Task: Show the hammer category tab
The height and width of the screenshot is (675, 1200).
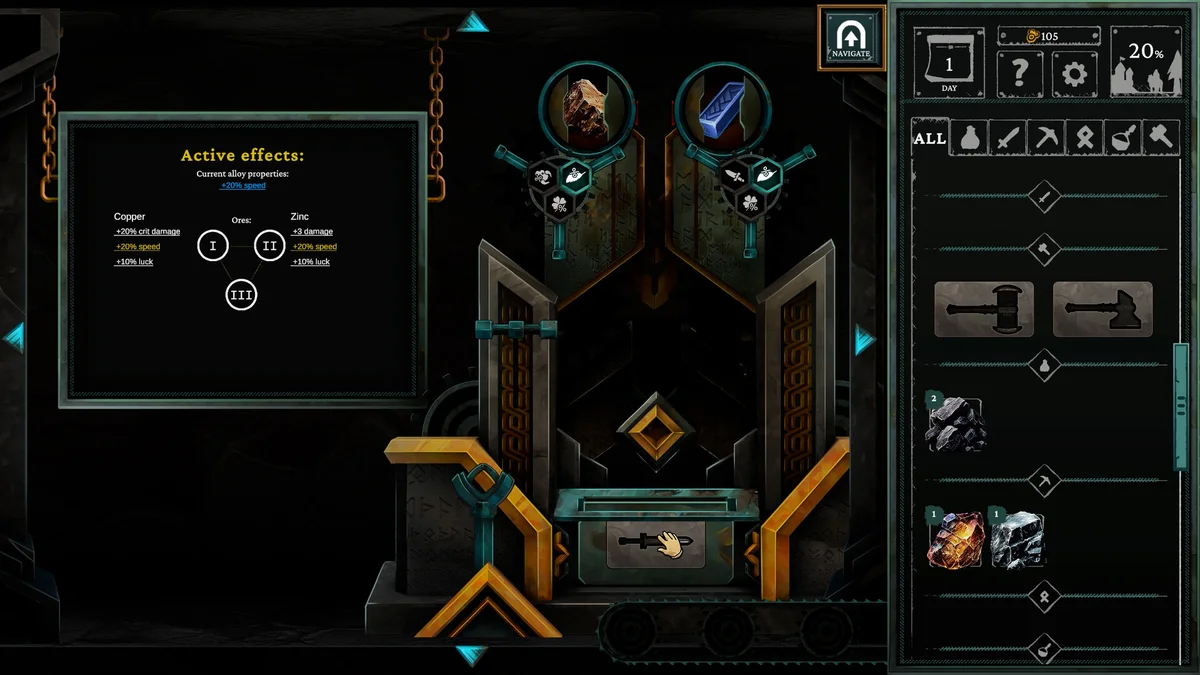Action: [1161, 138]
